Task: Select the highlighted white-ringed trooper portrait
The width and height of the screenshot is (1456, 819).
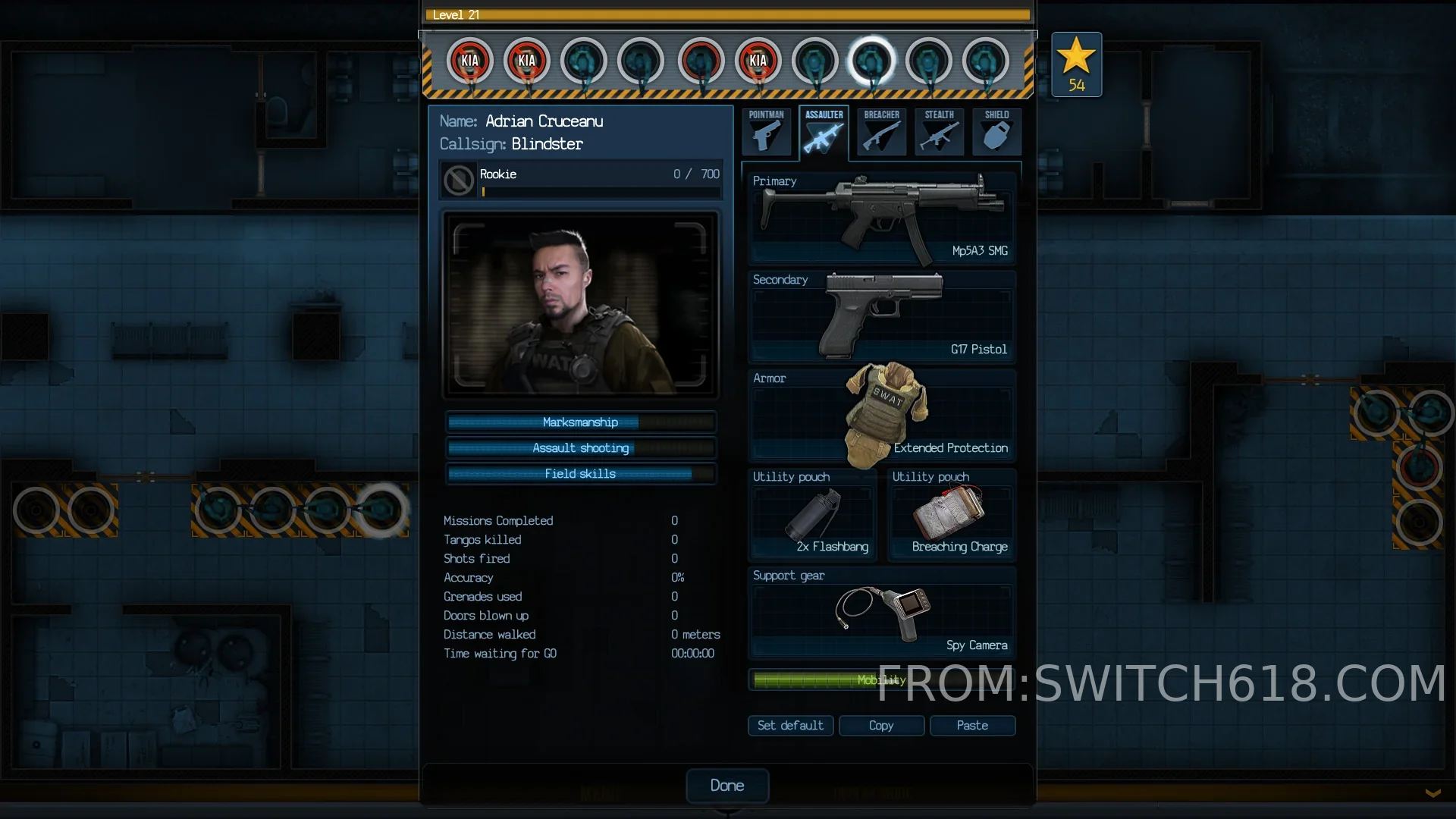Action: (871, 61)
